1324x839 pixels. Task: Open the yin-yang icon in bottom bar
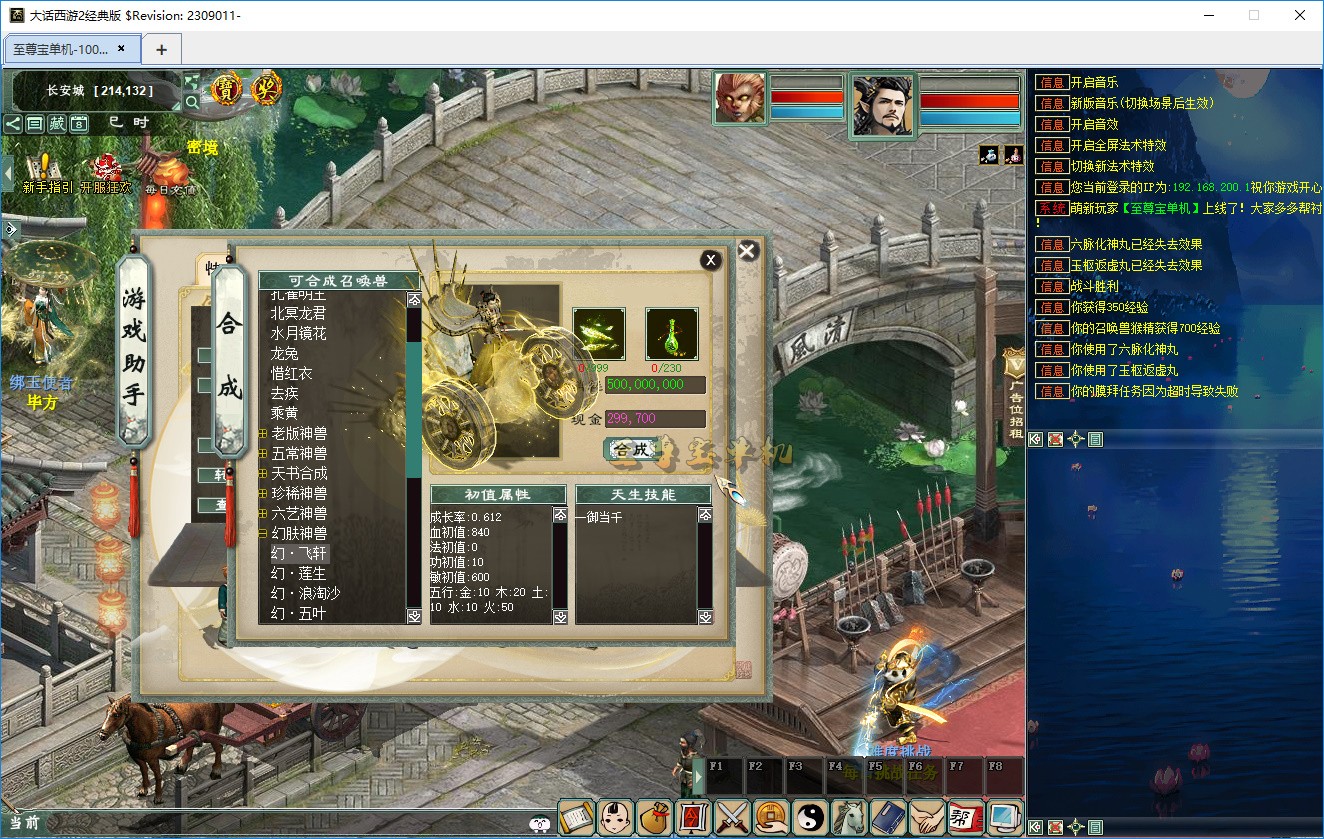click(811, 818)
